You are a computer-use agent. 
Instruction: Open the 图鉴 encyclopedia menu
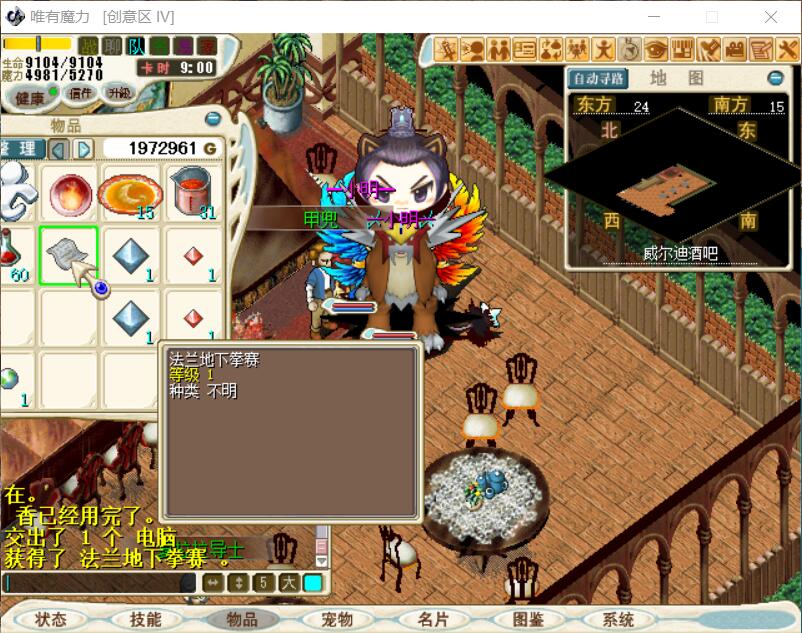pos(529,619)
